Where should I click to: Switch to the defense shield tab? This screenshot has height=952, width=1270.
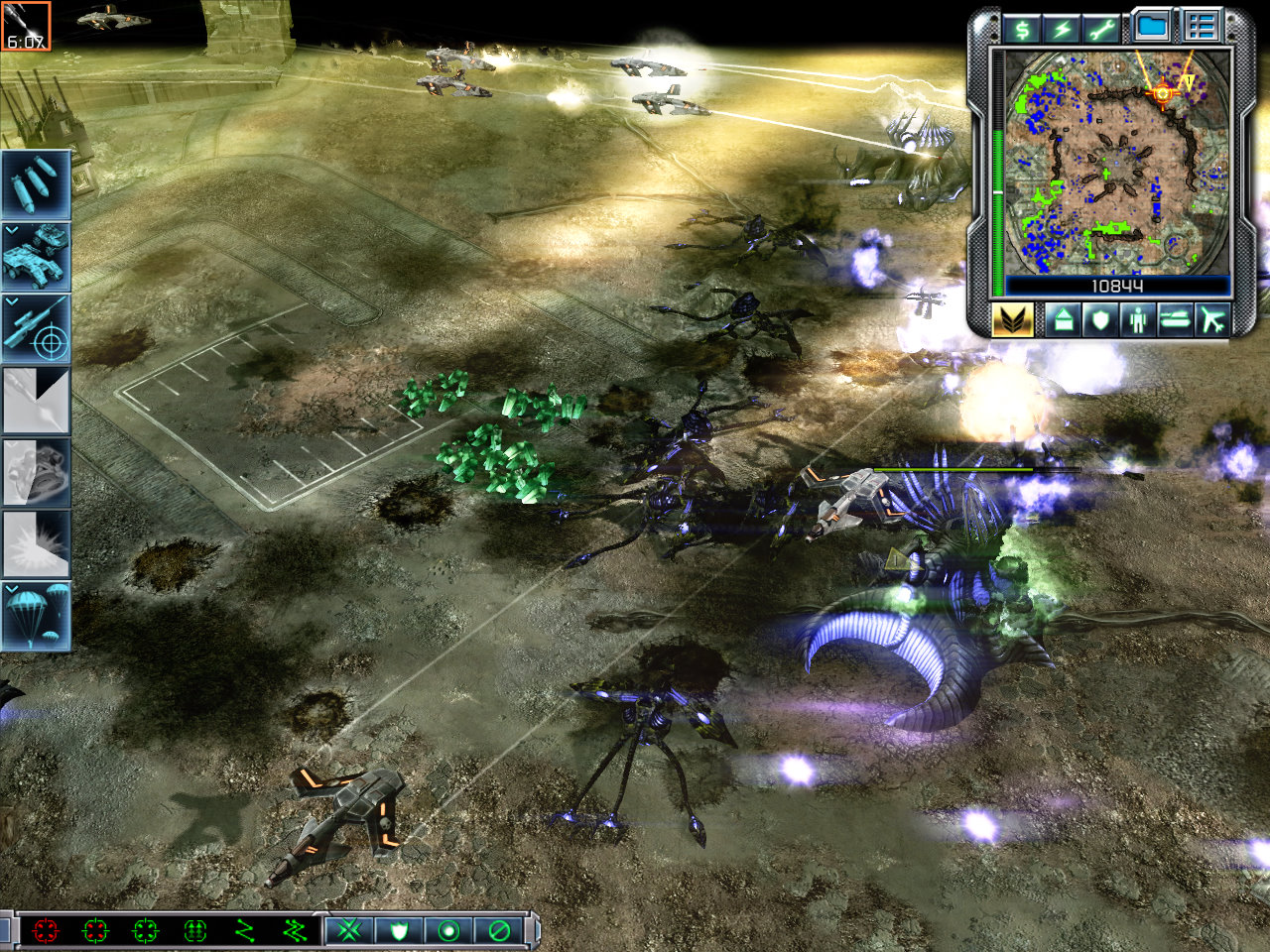(1099, 320)
